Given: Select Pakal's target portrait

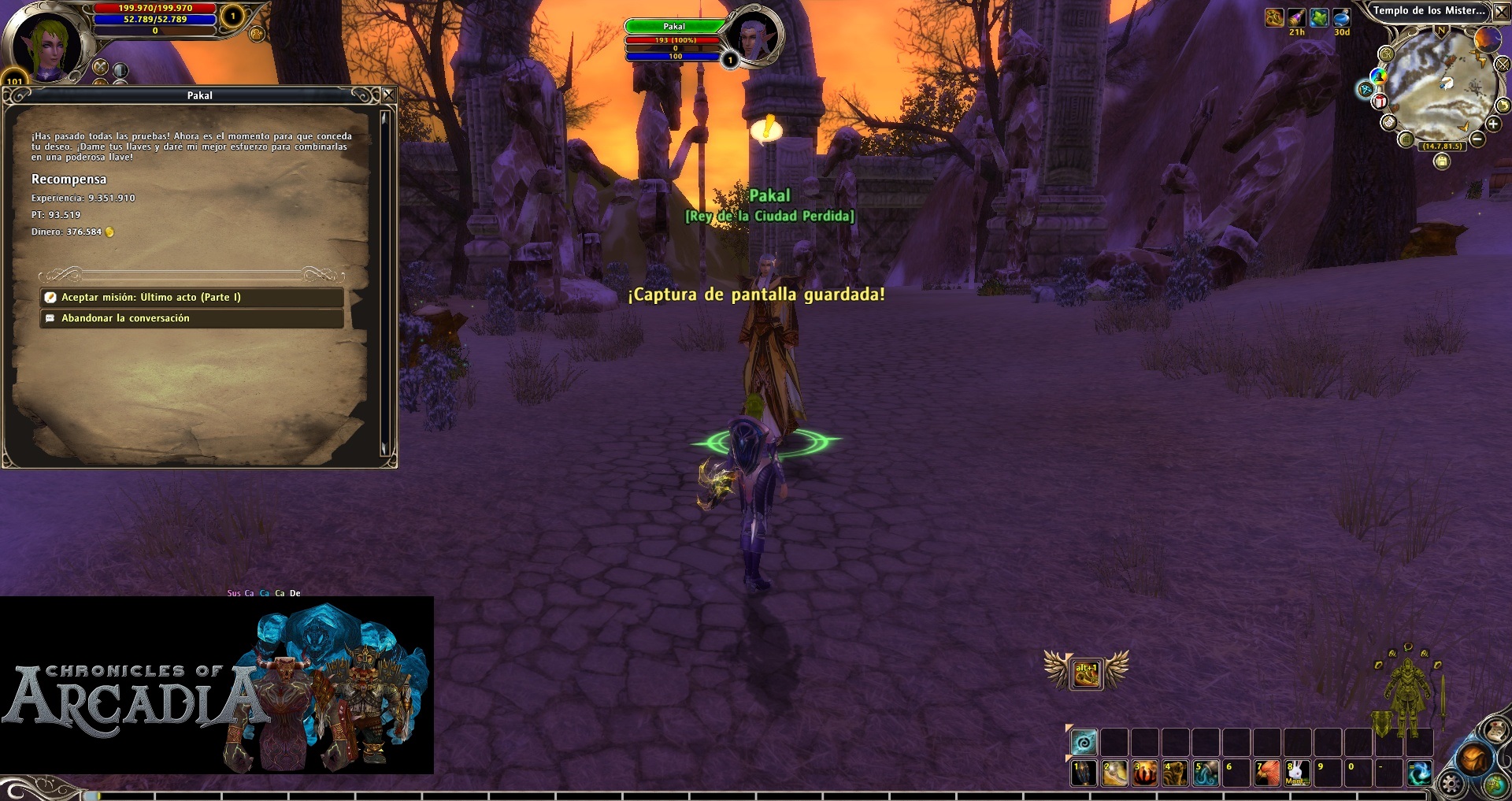Looking at the screenshot, I should 754,36.
